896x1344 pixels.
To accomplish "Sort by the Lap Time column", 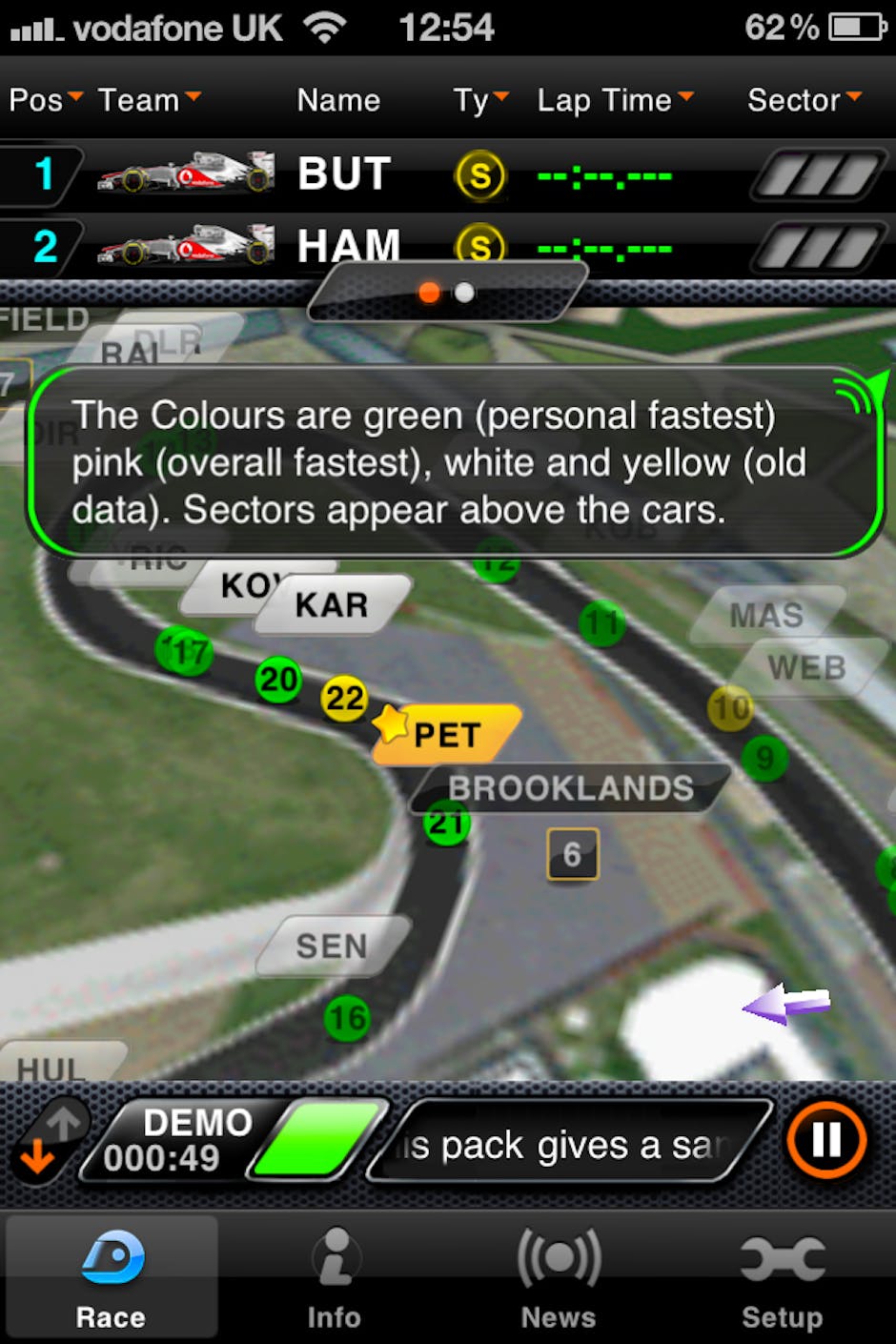I will tap(615, 100).
